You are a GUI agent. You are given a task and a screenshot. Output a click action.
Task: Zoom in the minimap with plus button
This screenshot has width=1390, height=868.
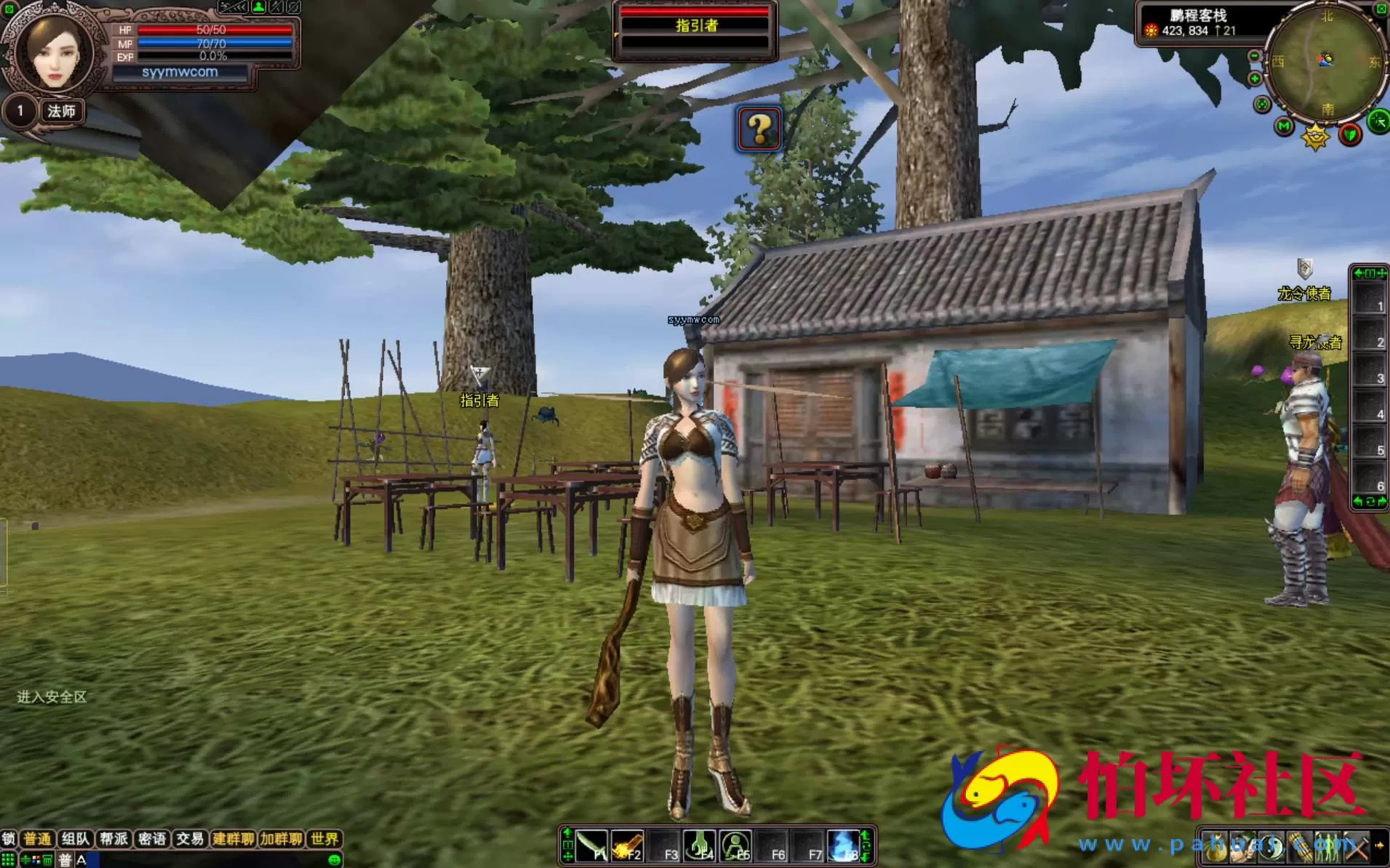1254,79
